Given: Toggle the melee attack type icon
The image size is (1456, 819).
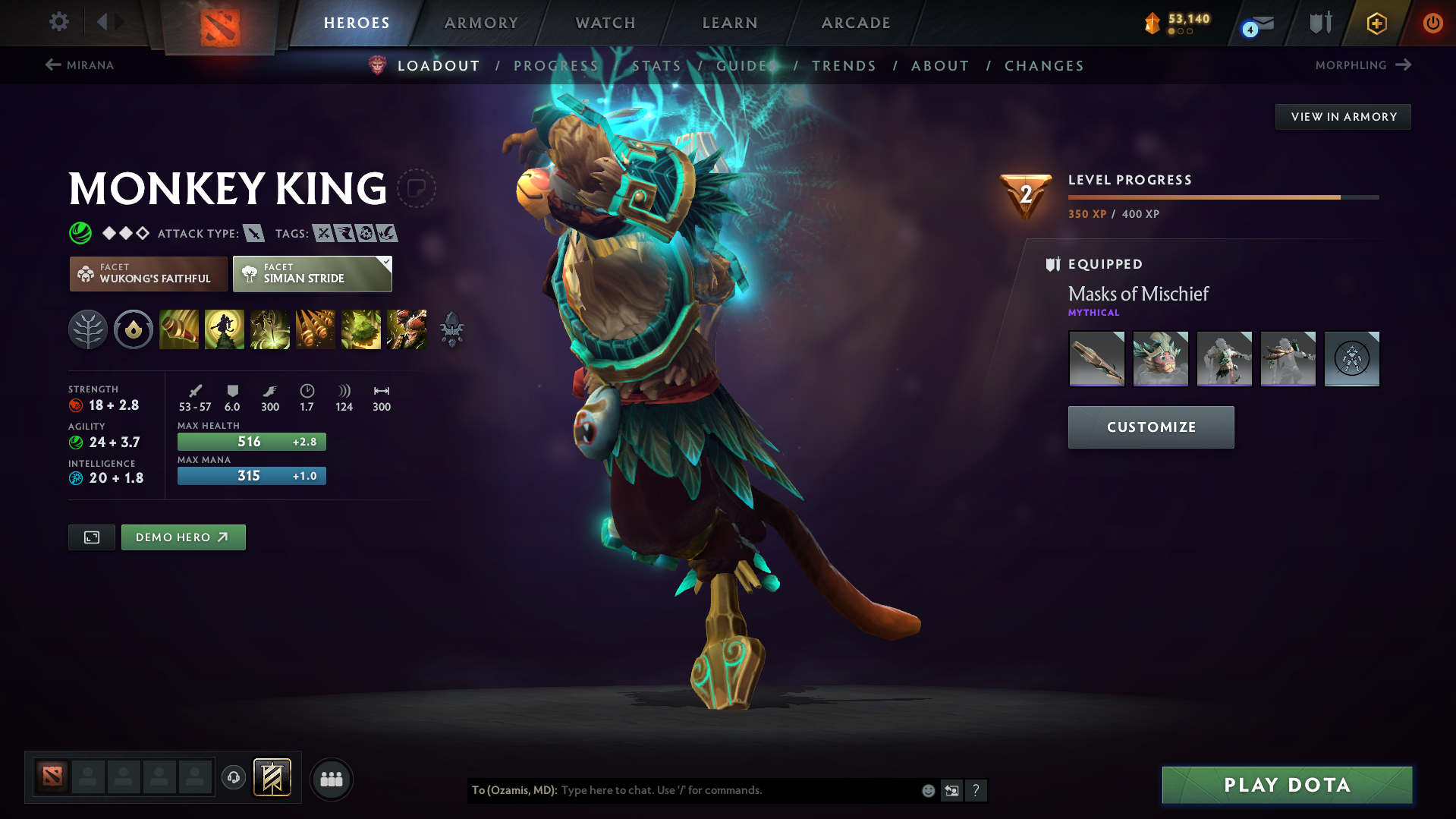Looking at the screenshot, I should (254, 233).
